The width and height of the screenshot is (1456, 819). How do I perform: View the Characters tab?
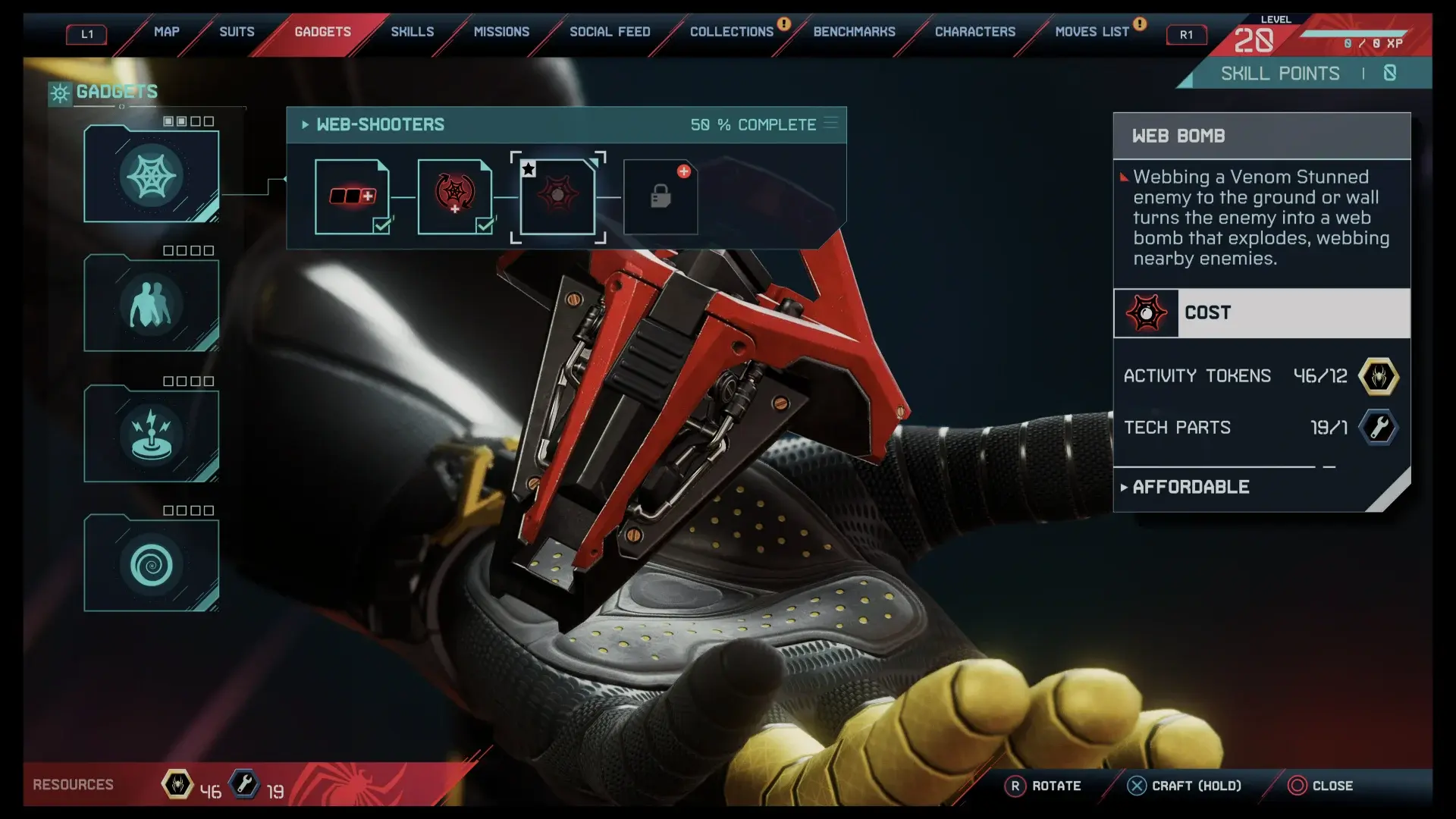(x=974, y=32)
